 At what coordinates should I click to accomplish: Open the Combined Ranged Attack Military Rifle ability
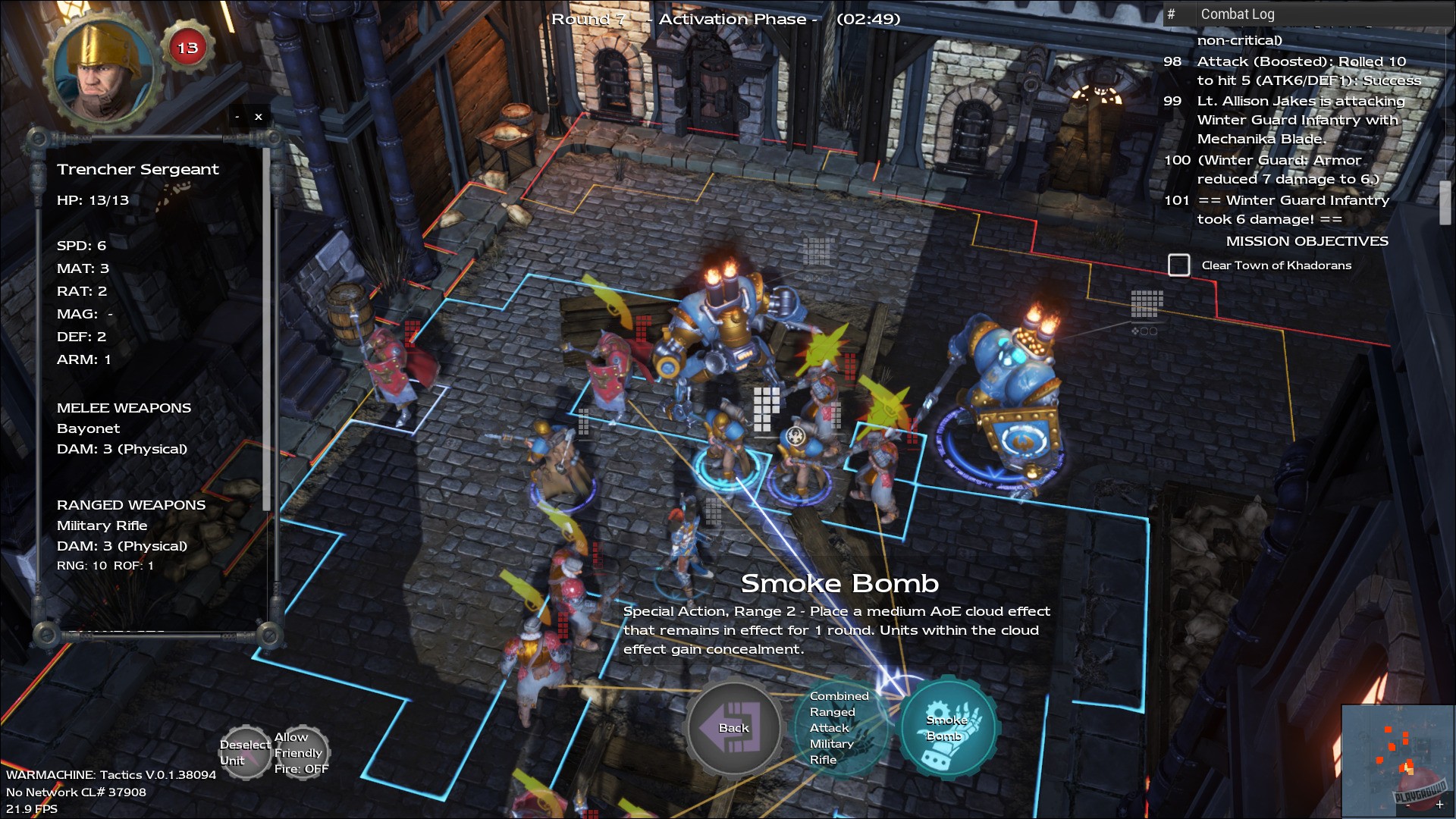[844, 727]
